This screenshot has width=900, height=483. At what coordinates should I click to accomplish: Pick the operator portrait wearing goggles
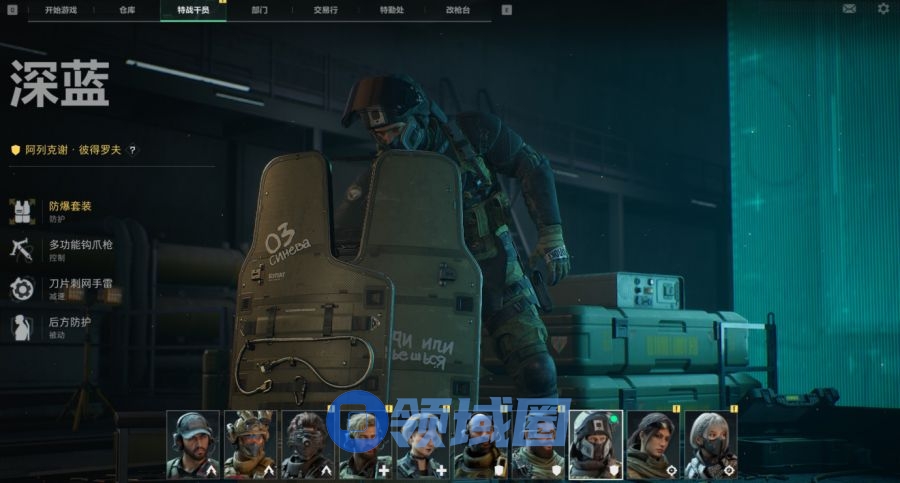coord(307,444)
